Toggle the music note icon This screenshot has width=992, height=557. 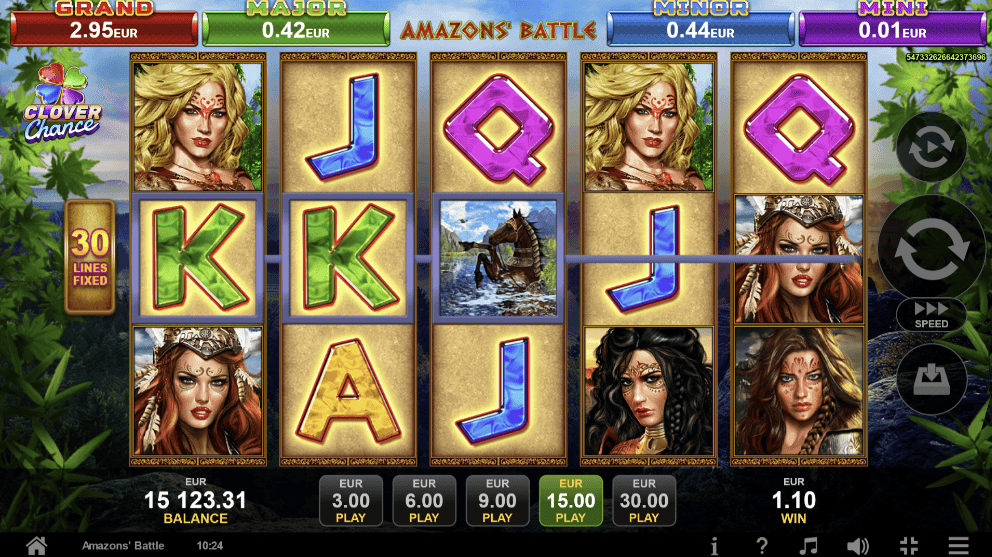click(x=810, y=546)
